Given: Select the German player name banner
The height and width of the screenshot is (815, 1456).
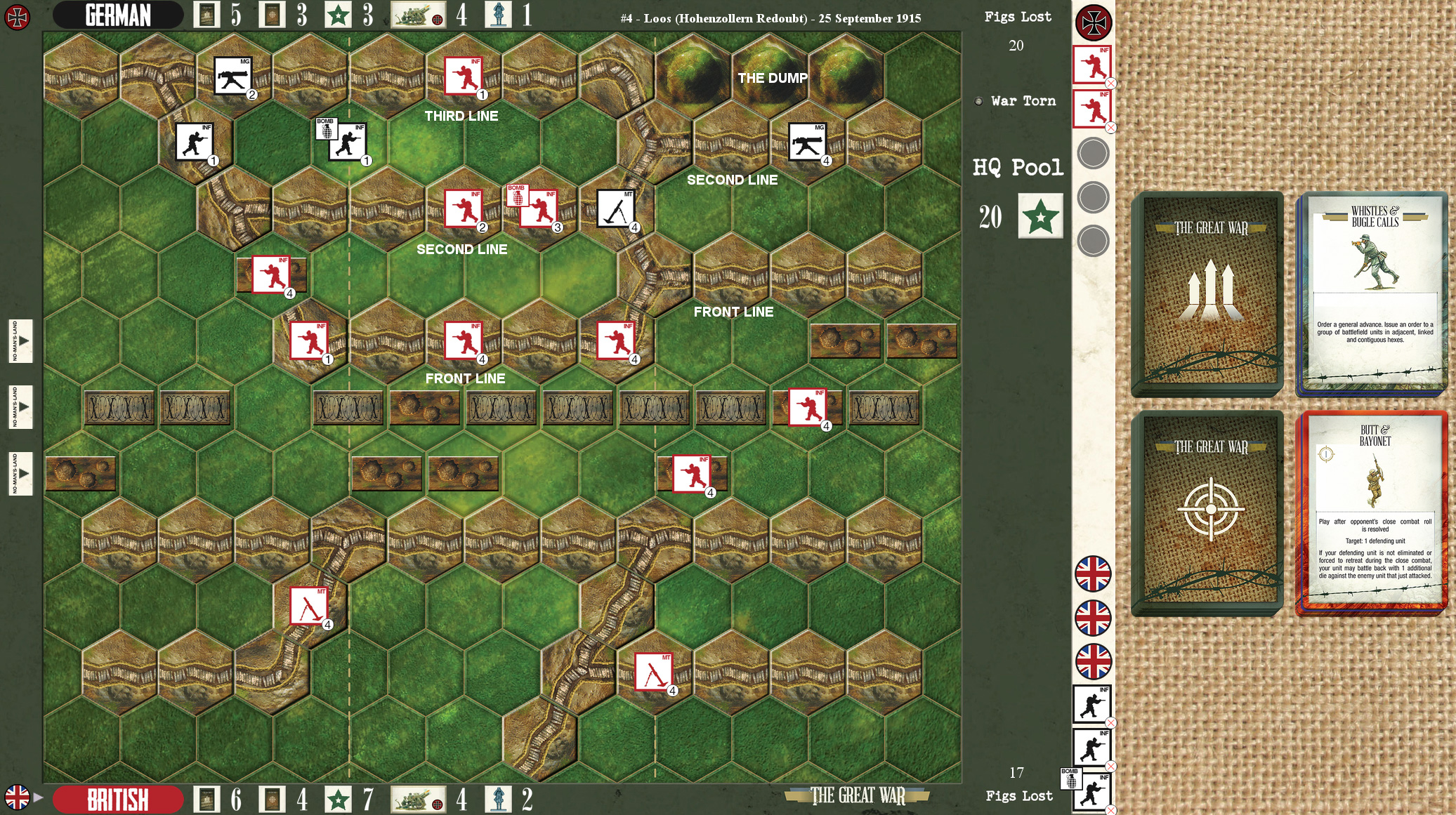Looking at the screenshot, I should click(x=118, y=15).
